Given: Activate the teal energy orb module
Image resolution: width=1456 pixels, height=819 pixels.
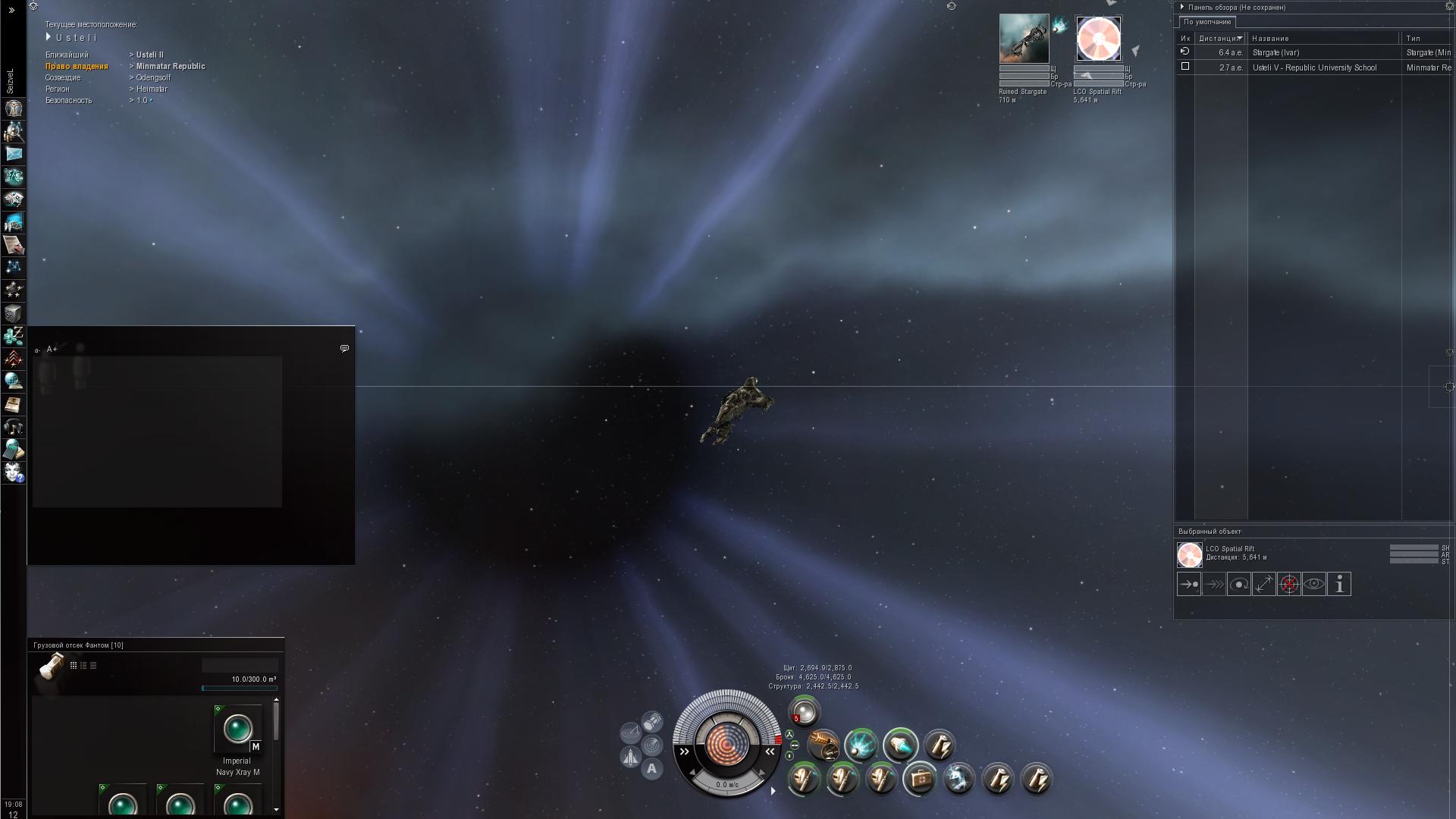Looking at the screenshot, I should click(x=861, y=745).
